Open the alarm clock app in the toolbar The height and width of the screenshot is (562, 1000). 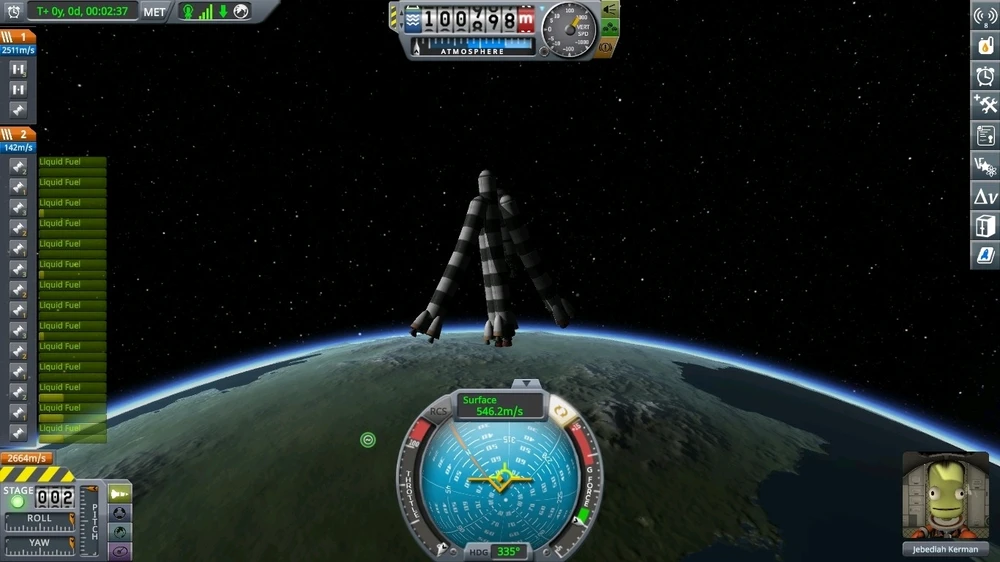click(984, 76)
